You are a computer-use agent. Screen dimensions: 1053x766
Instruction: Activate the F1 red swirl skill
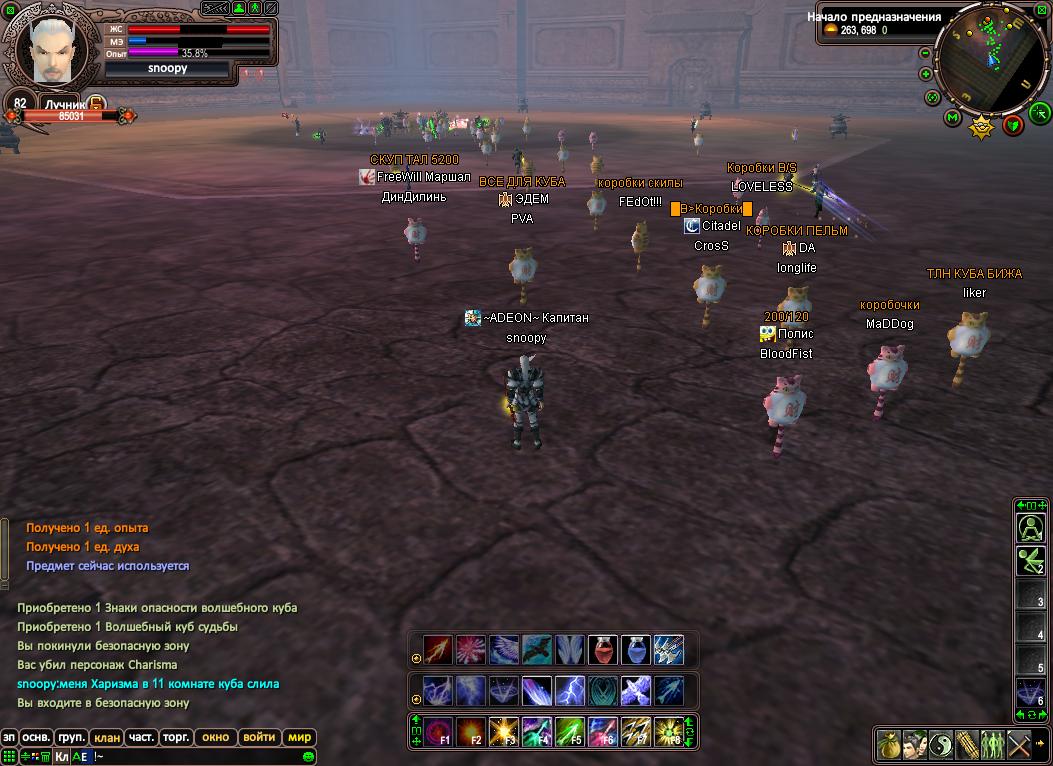(438, 732)
